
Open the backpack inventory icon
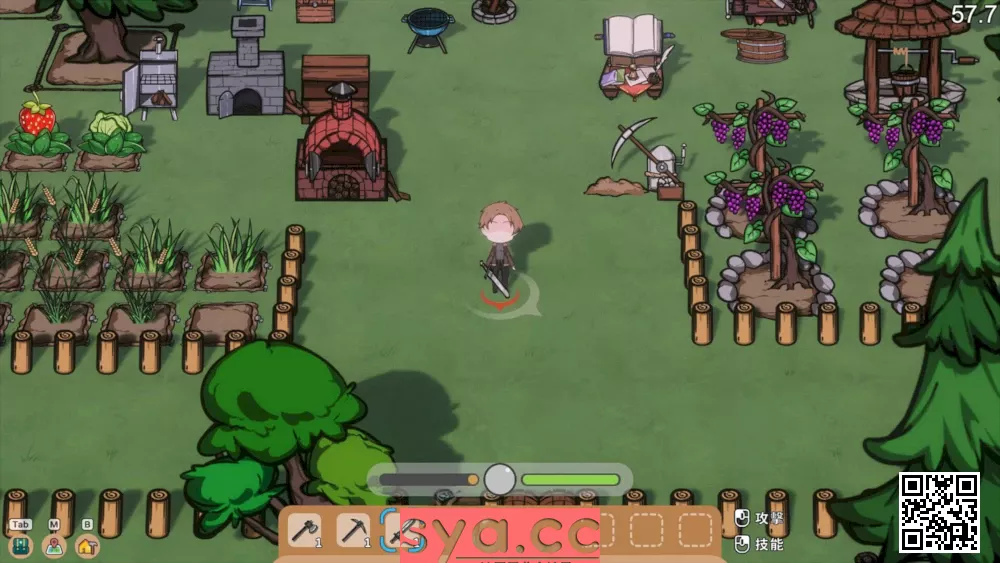(x=21, y=546)
